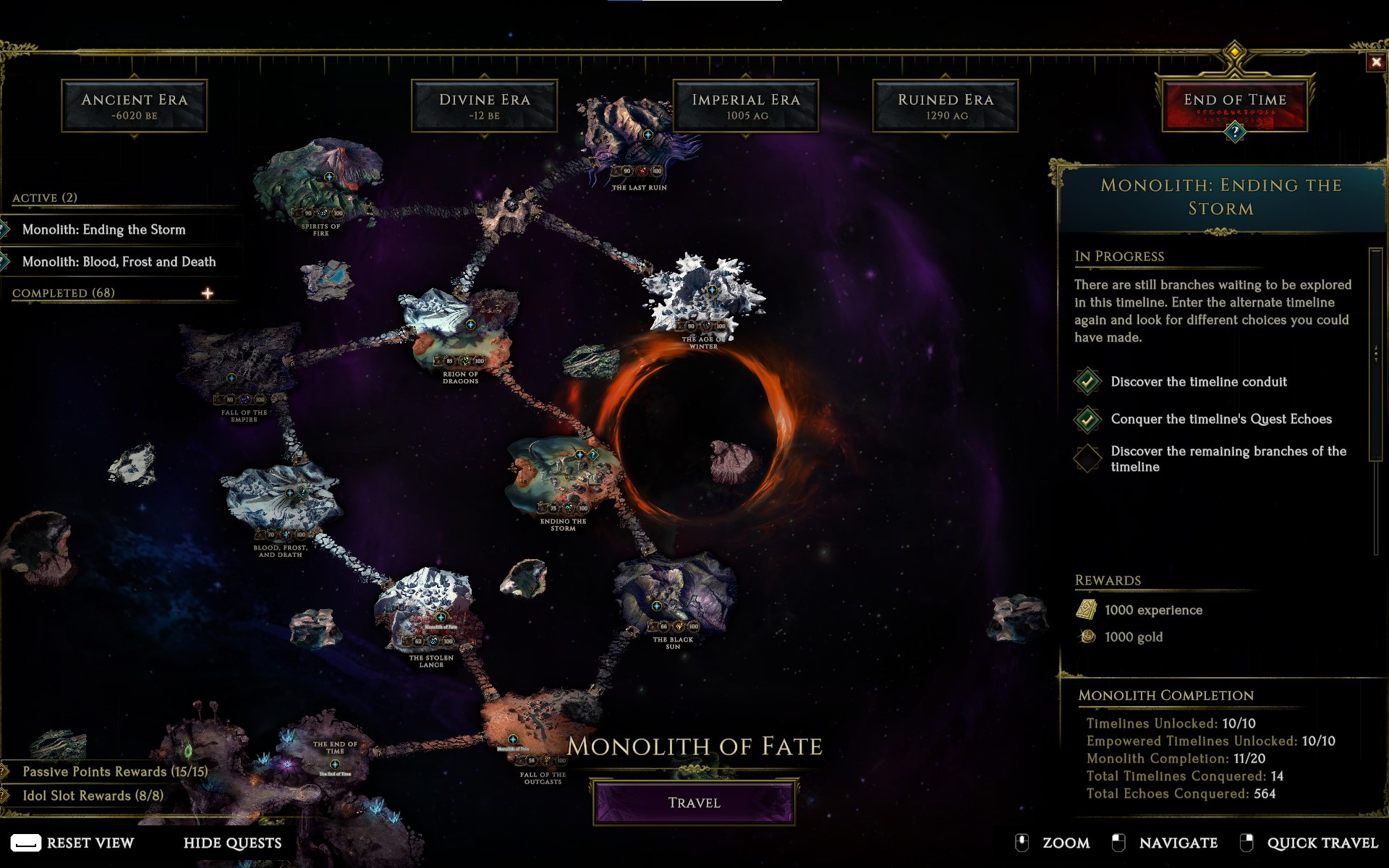Switch to the Ancient Era tab
Viewport: 1389px width, 868px height.
click(x=135, y=106)
